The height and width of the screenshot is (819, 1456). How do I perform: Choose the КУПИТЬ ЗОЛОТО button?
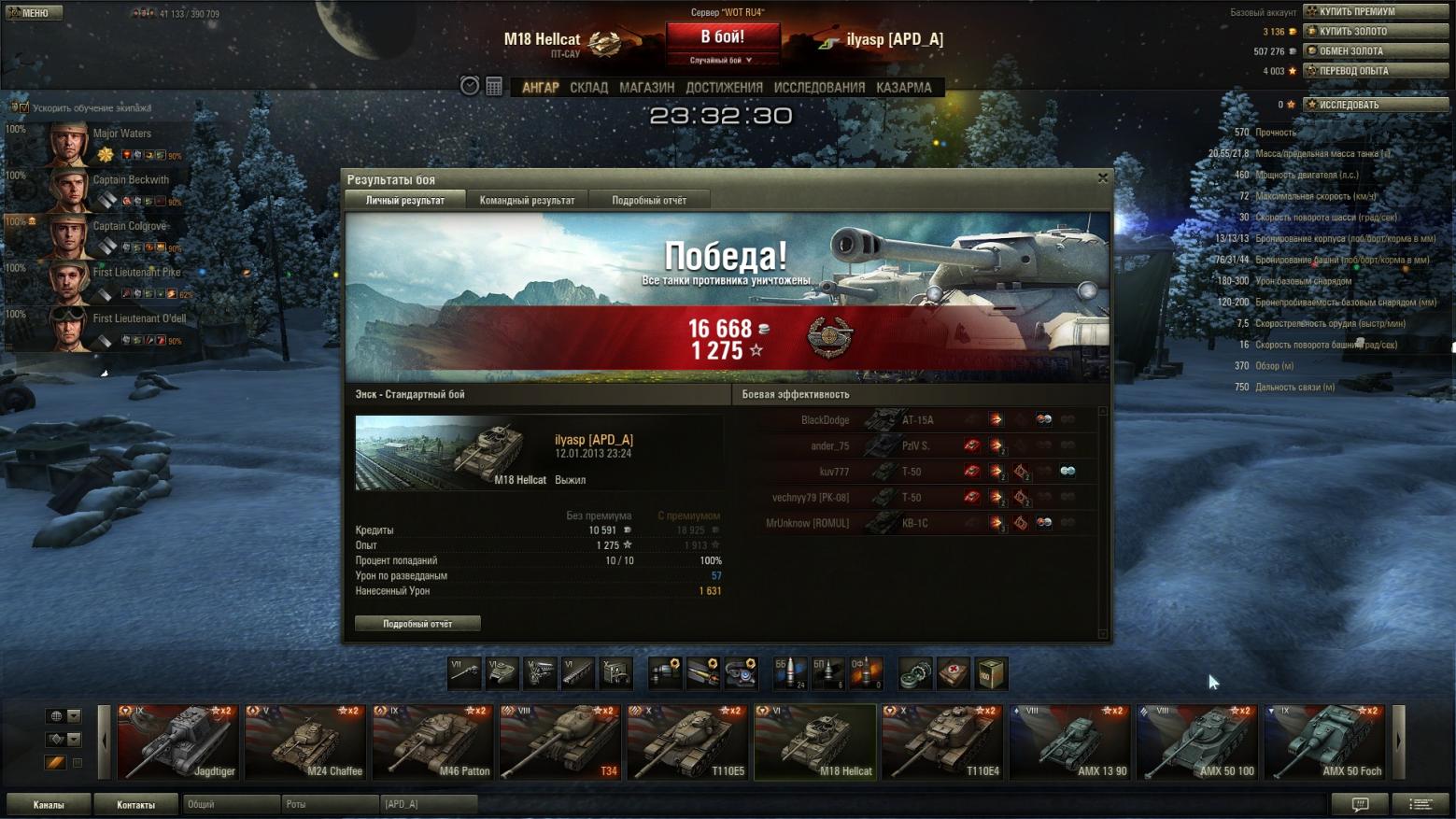[x=1376, y=31]
